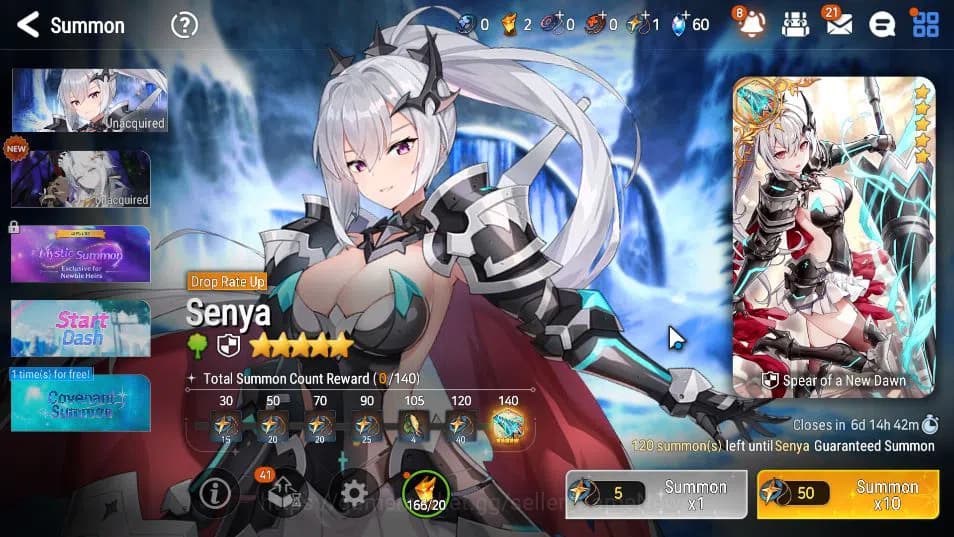Screen dimensions: 954x537
Task: Claim the 140 summon count reward
Action: [508, 427]
